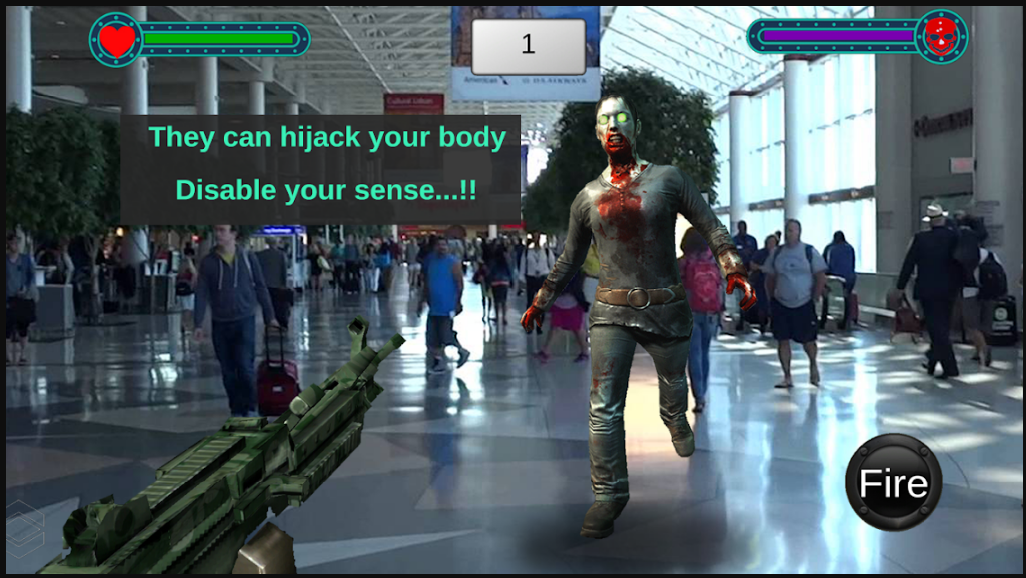Image resolution: width=1026 pixels, height=578 pixels.
Task: Tap the round Fire button
Action: click(893, 483)
